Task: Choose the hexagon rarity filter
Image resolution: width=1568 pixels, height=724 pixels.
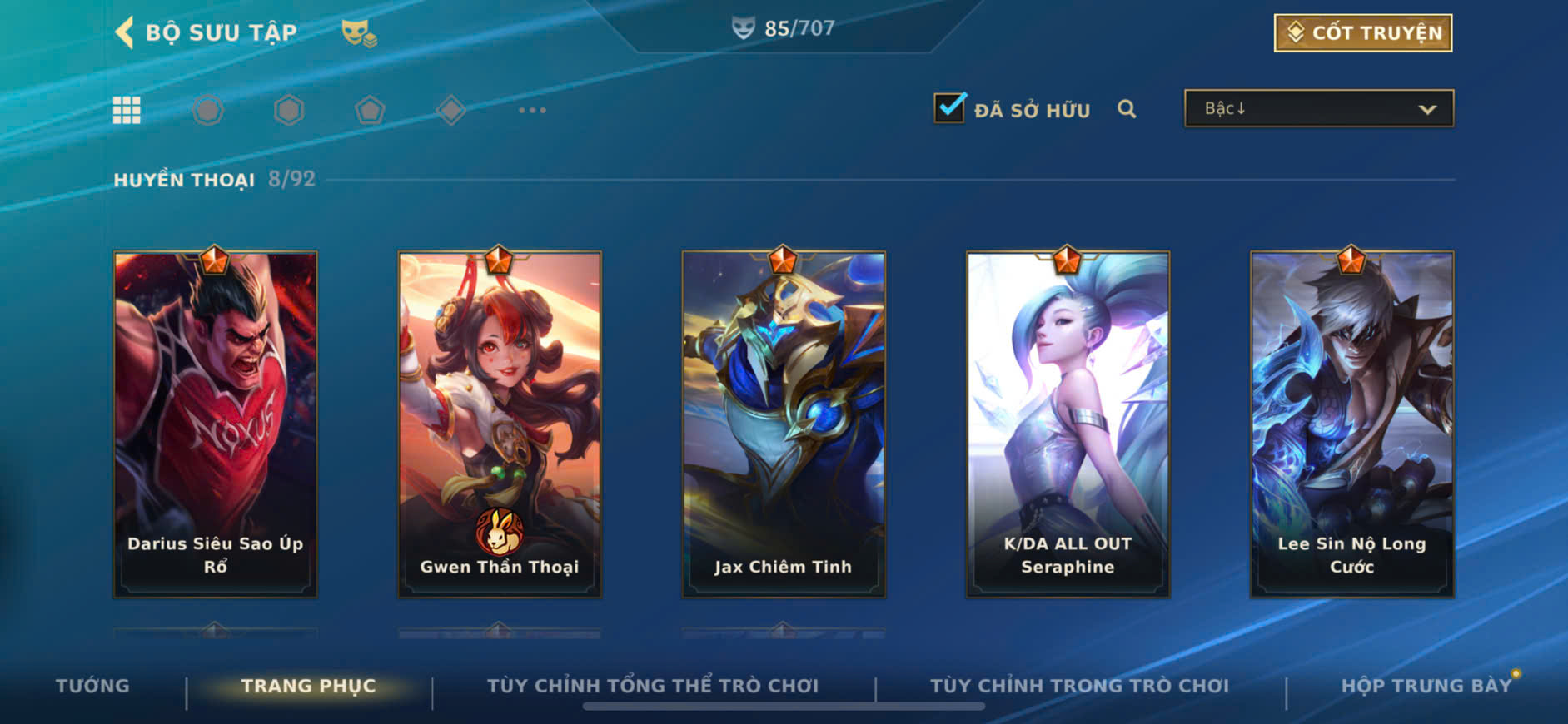Action: (x=289, y=110)
